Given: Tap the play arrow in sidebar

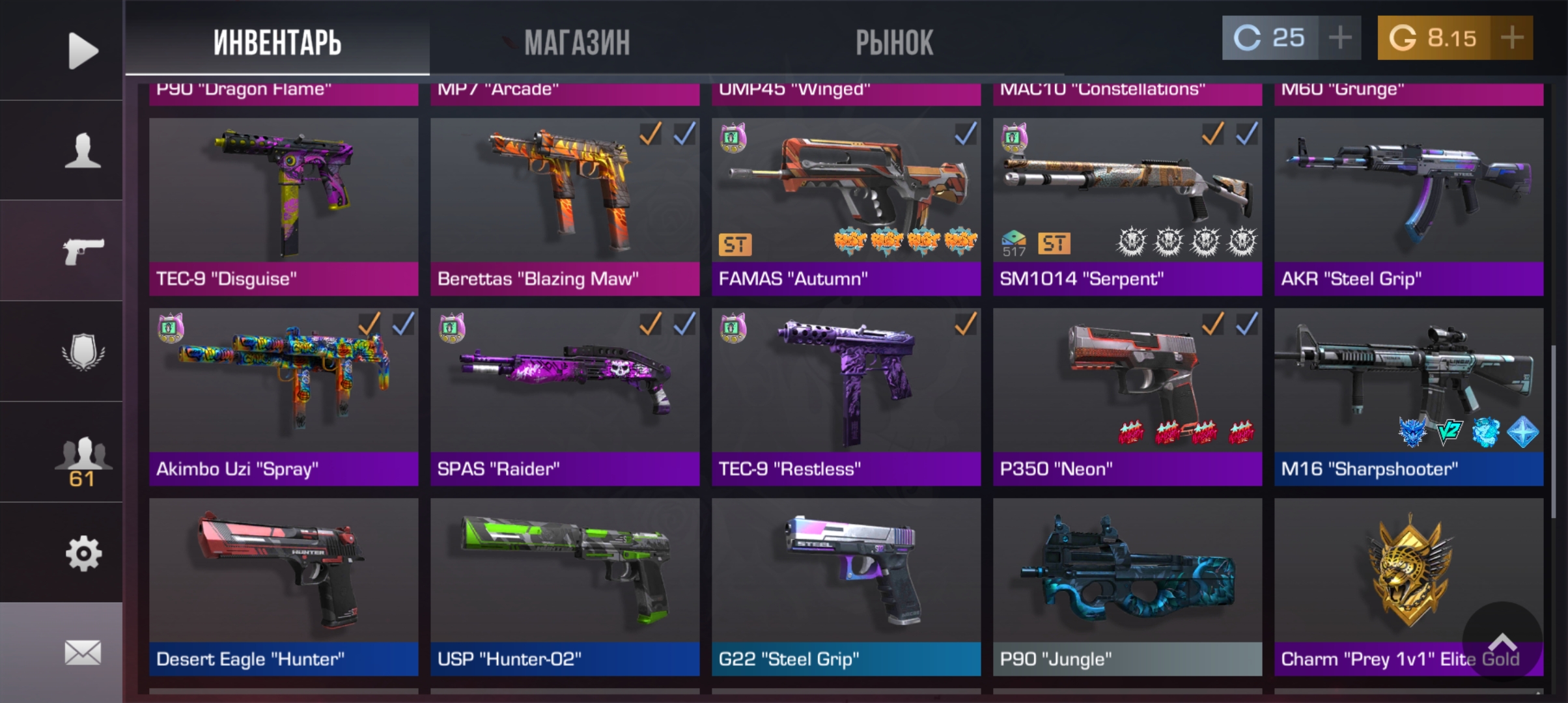Looking at the screenshot, I should (83, 50).
